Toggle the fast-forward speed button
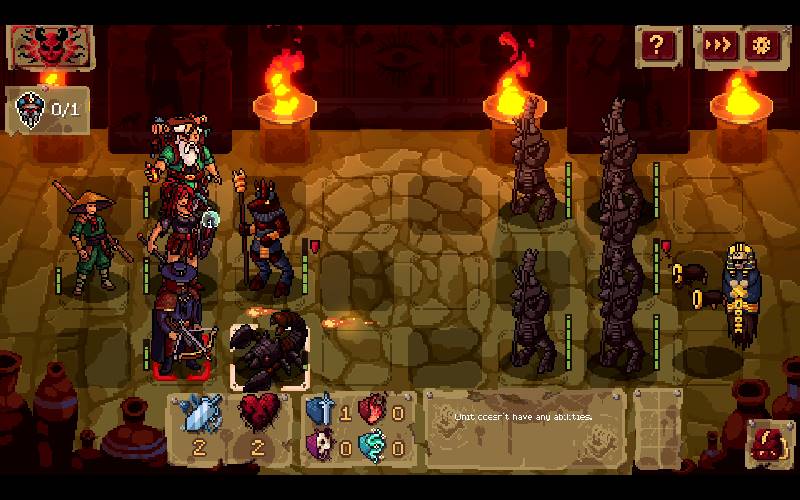 pyautogui.click(x=720, y=45)
